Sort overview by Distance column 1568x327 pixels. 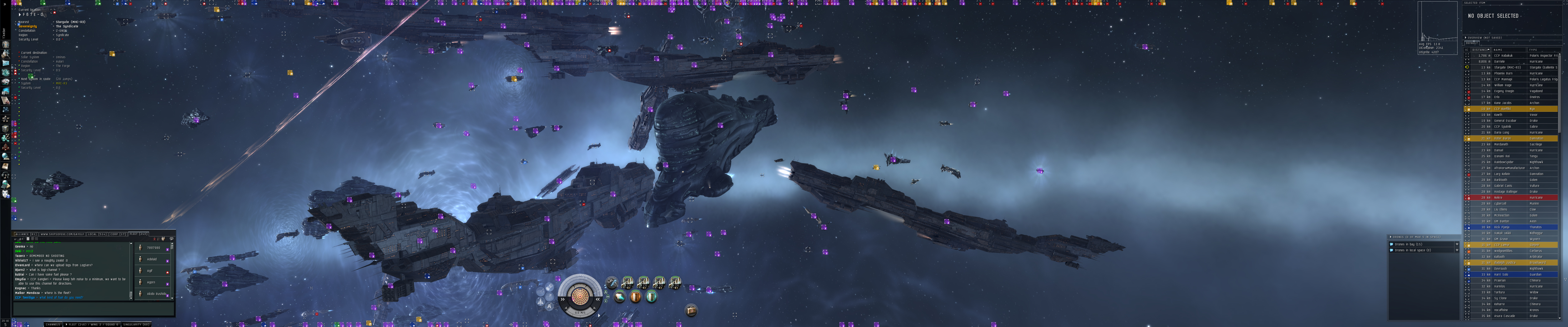click(1480, 50)
